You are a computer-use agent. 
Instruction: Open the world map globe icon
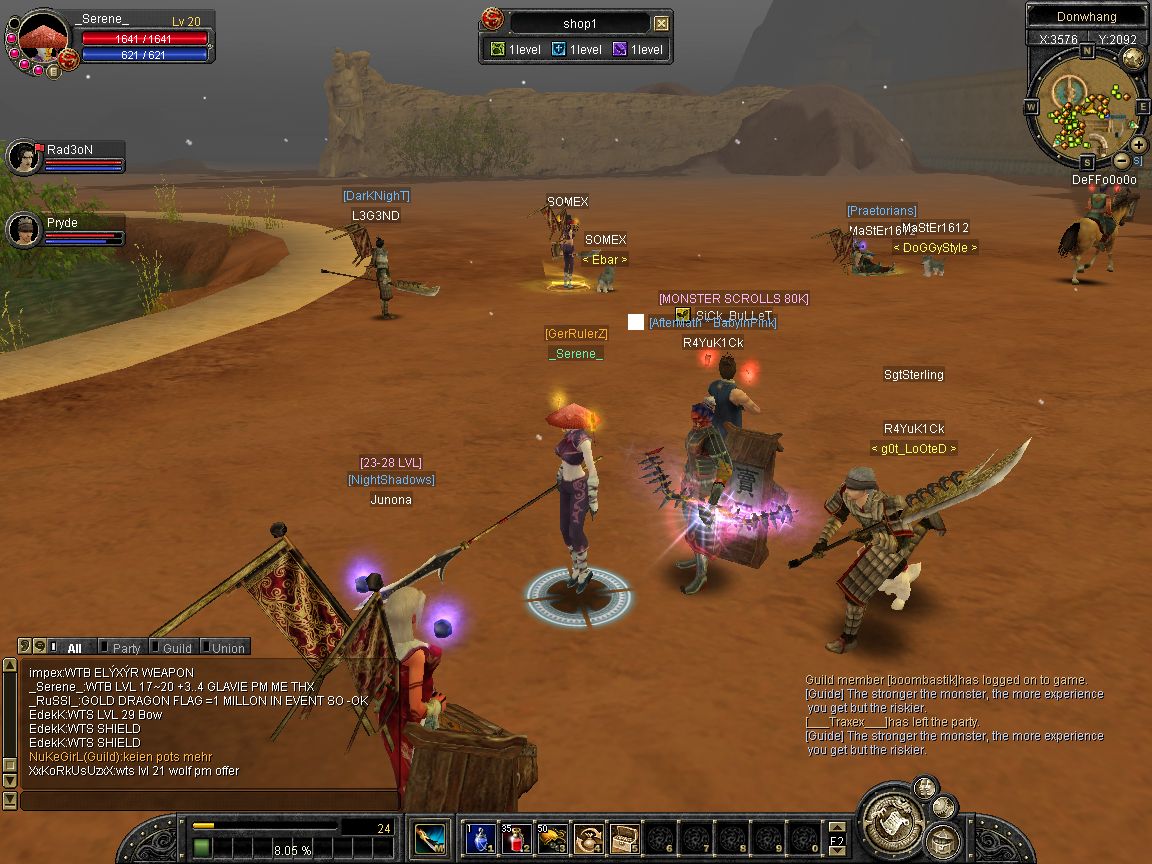[1132, 59]
